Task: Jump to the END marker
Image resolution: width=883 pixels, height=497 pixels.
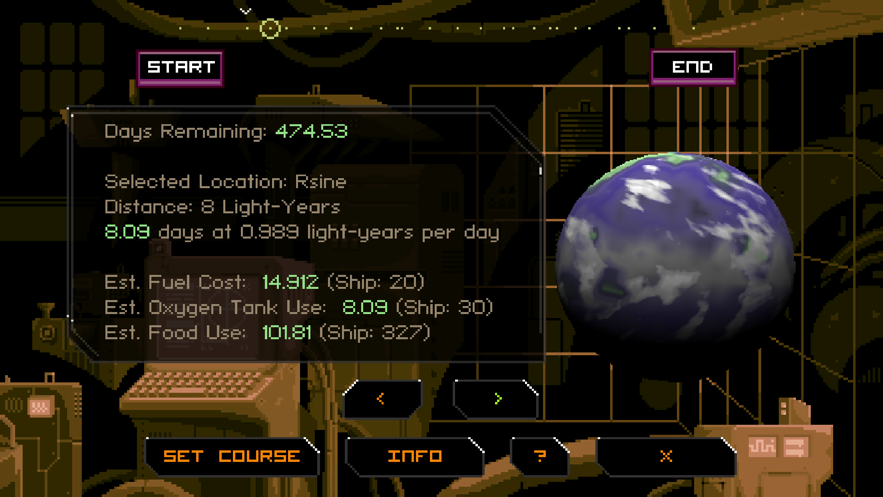Action: 693,68
